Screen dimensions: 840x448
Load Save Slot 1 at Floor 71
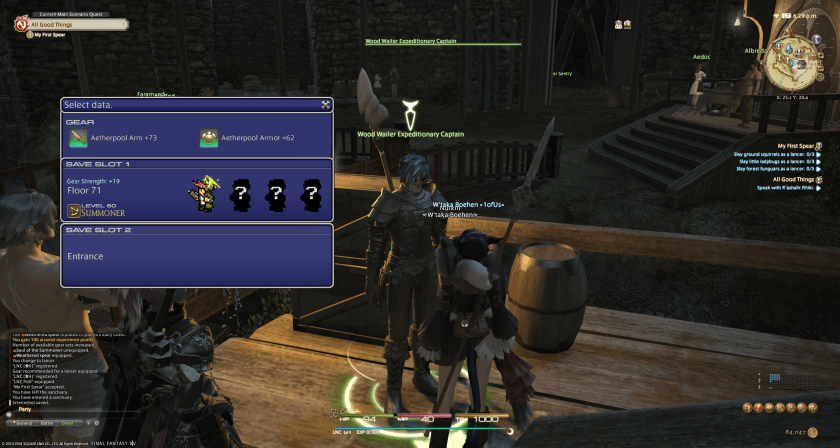pyautogui.click(x=197, y=190)
